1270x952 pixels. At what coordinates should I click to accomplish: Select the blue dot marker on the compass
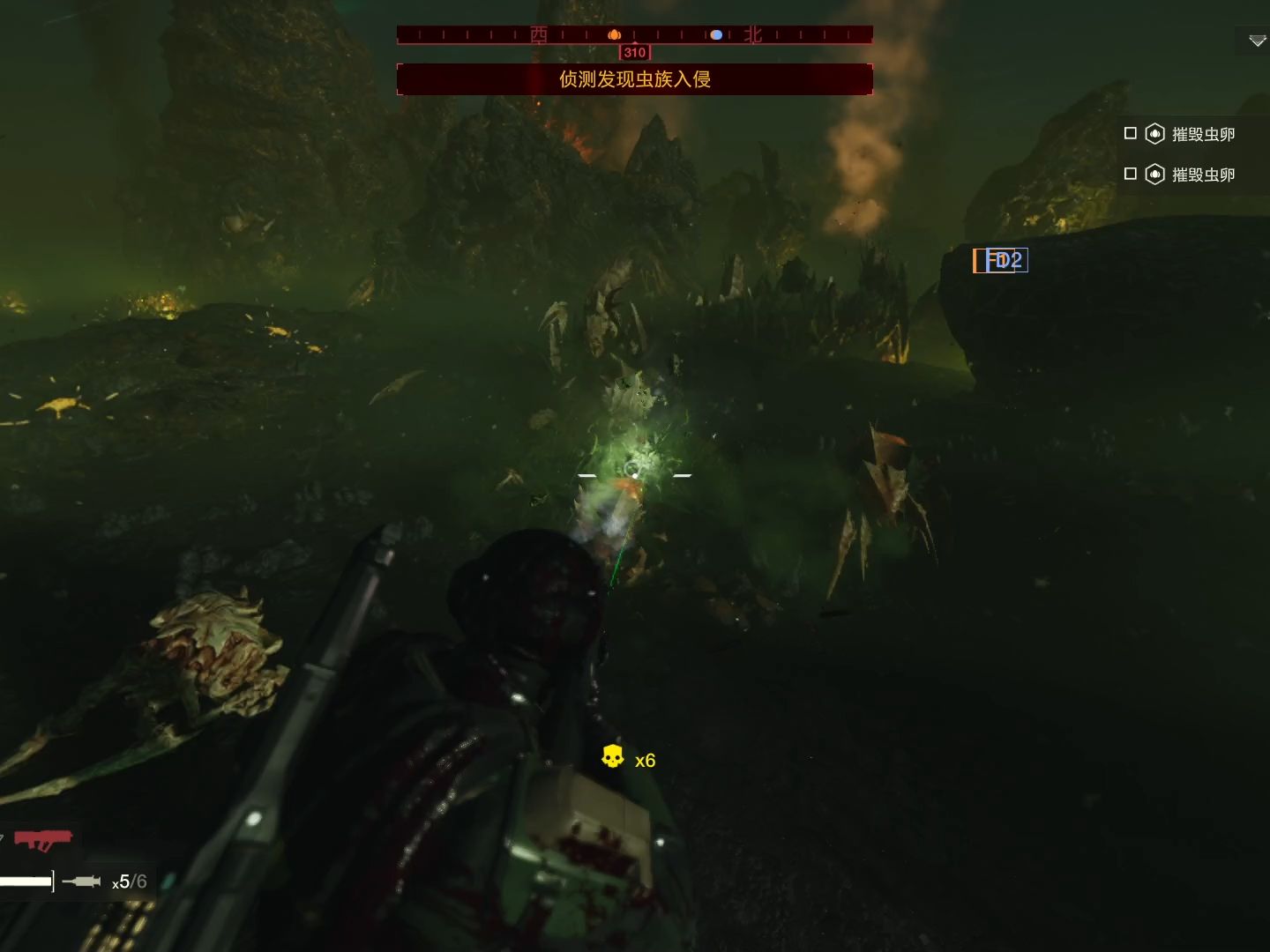(x=716, y=35)
